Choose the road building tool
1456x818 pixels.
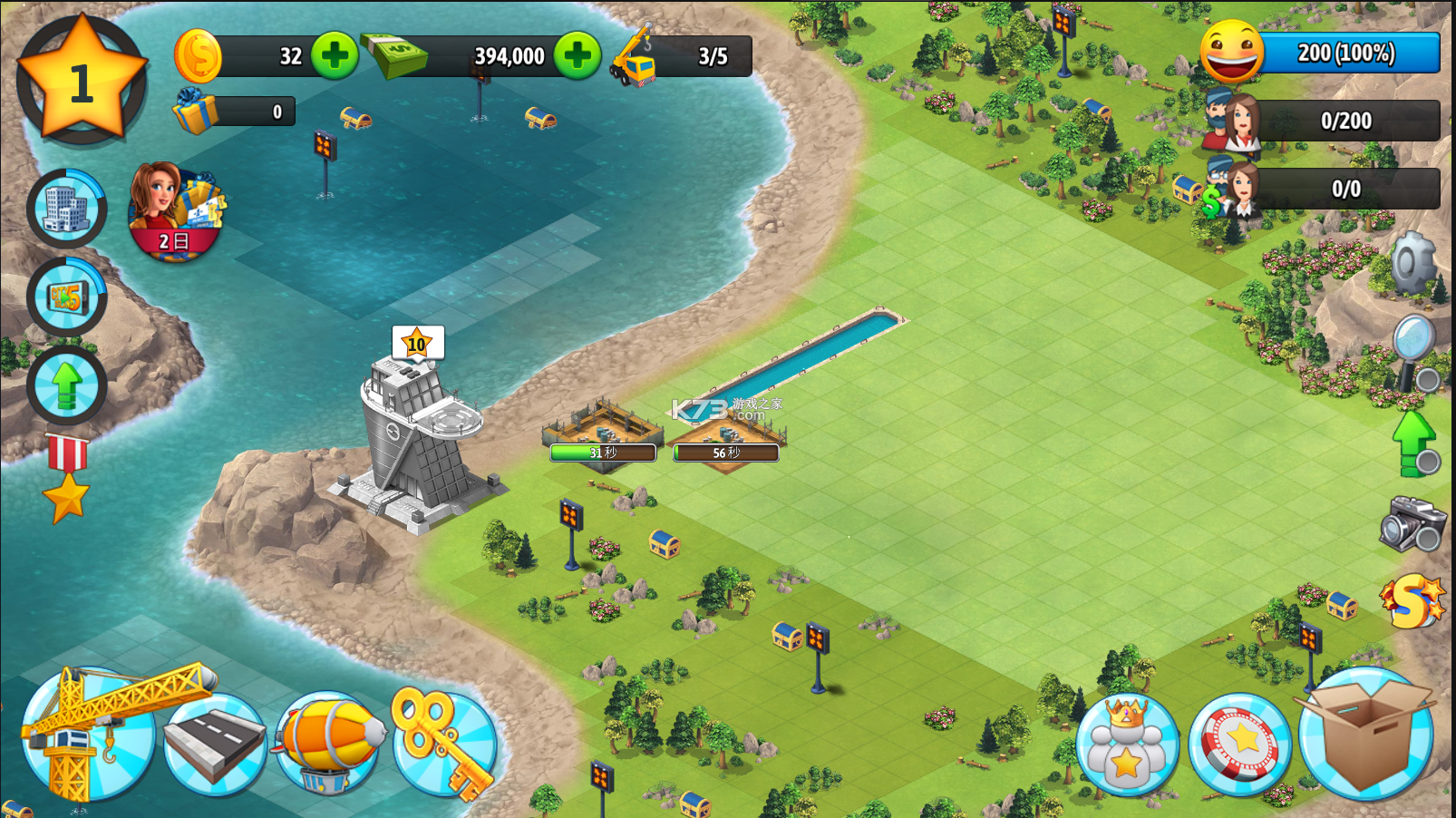click(215, 744)
